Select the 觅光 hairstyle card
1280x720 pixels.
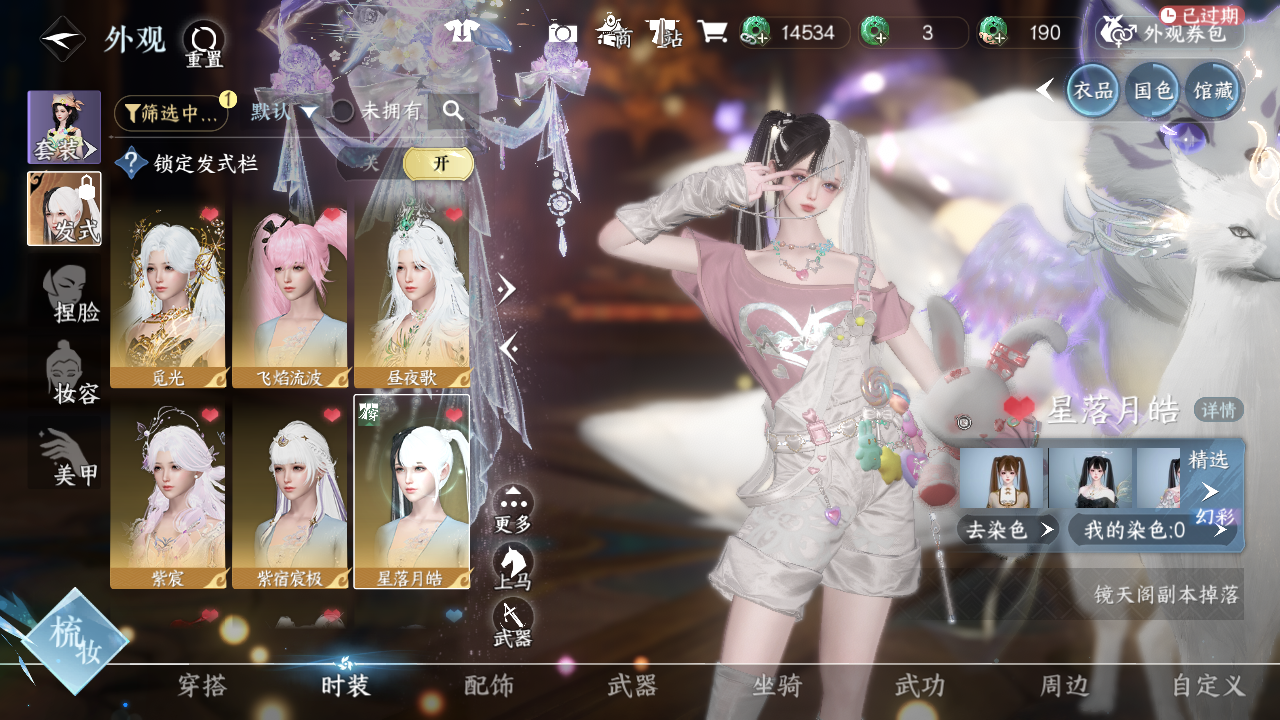(x=168, y=292)
